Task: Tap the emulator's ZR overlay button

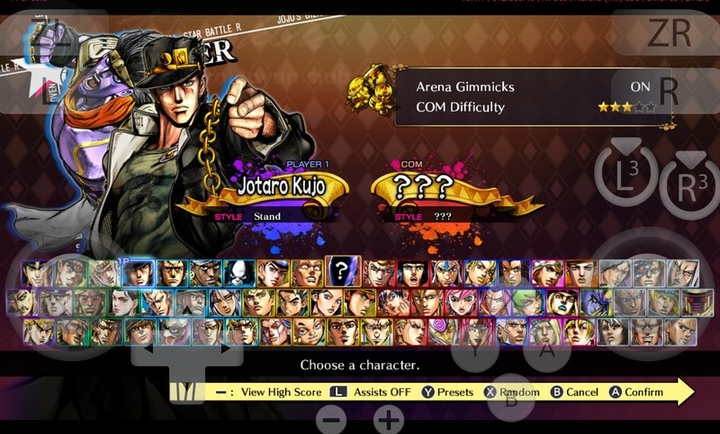Action: tap(668, 32)
